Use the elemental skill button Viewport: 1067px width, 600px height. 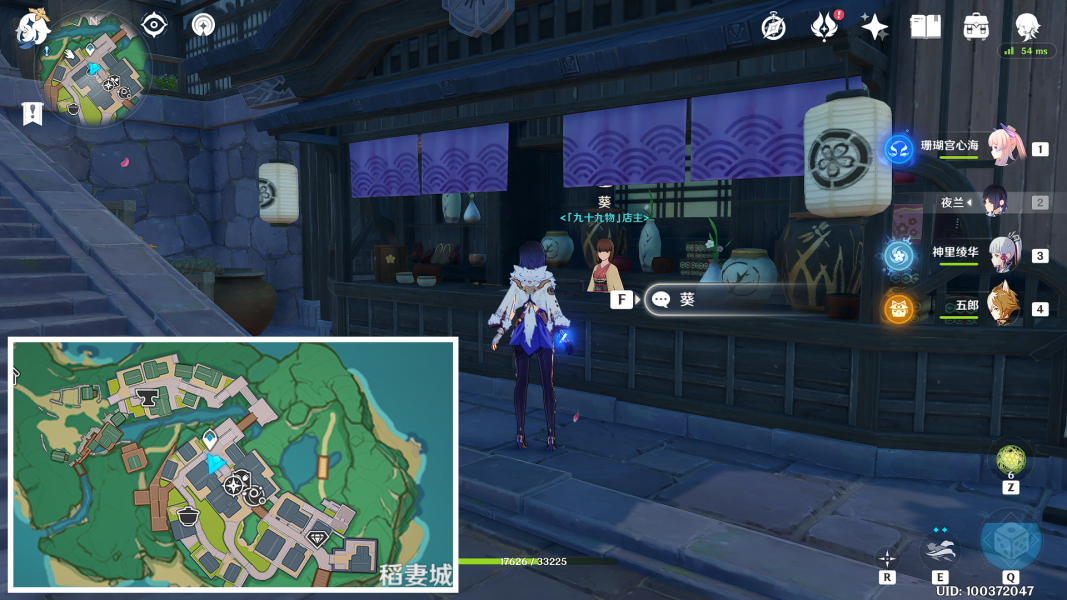point(940,549)
